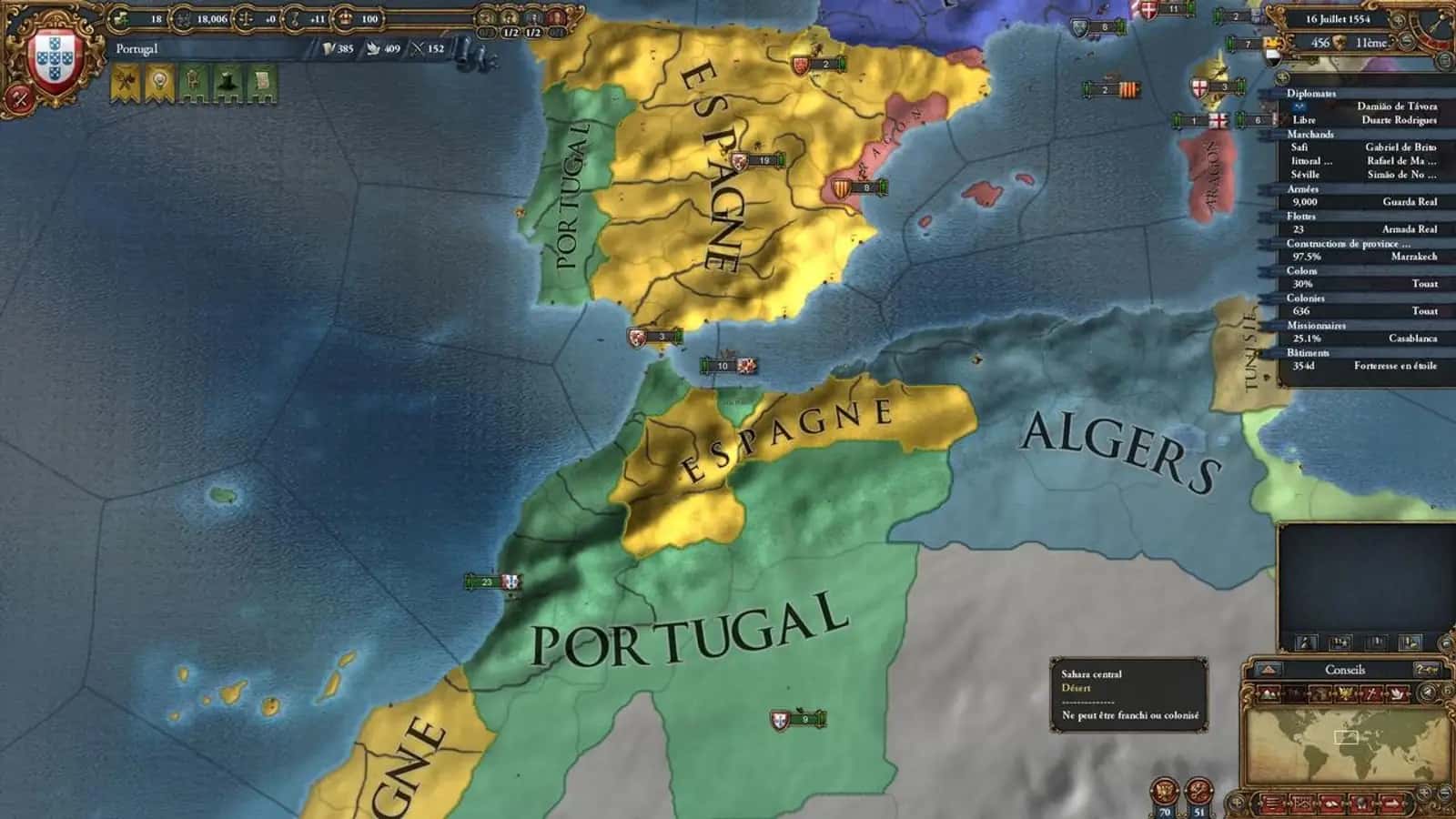The width and height of the screenshot is (1456, 819).
Task: Click the manpower icon showing 18,006
Action: [182, 17]
